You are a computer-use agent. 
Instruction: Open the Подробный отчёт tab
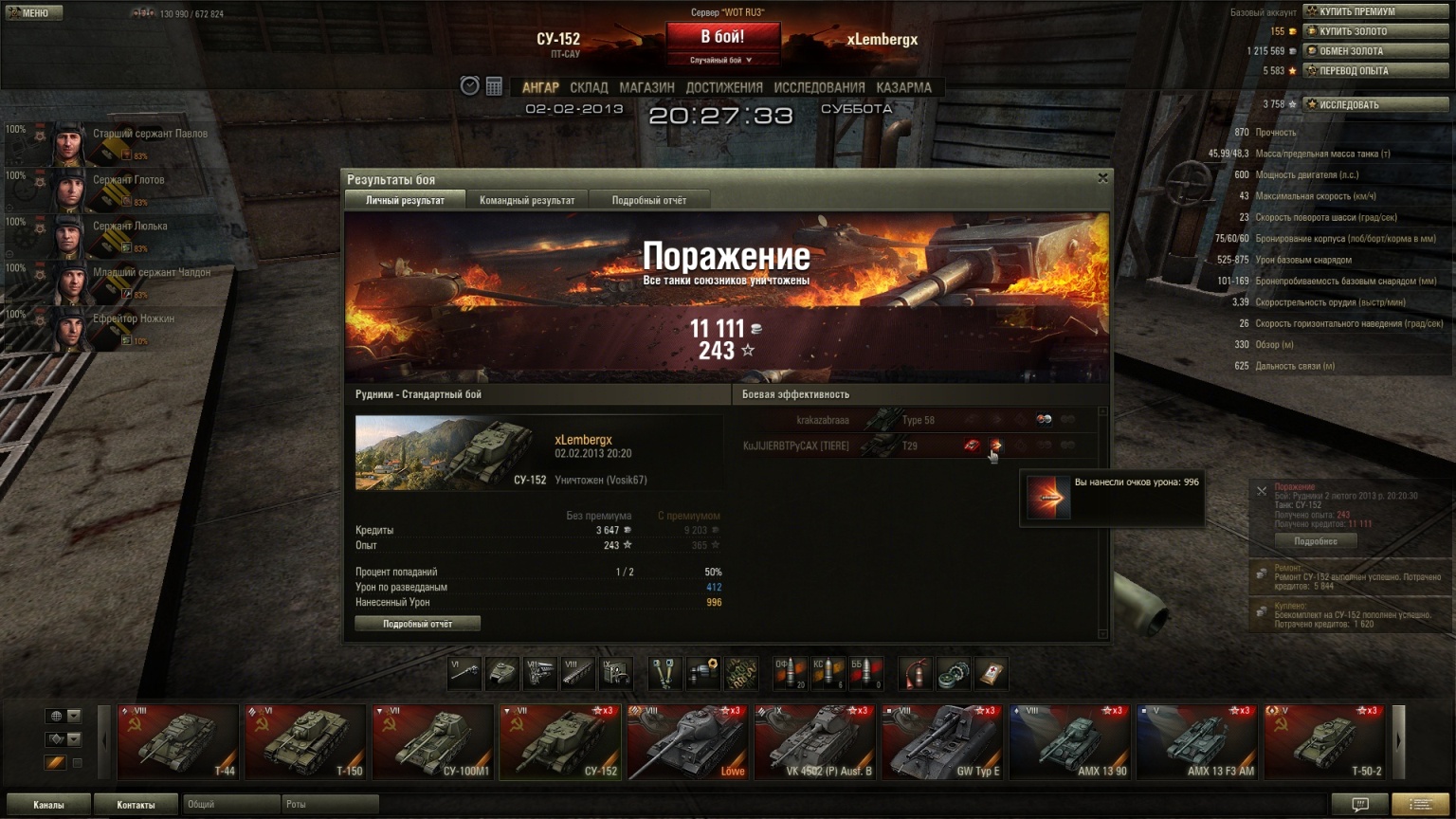pyautogui.click(x=648, y=200)
